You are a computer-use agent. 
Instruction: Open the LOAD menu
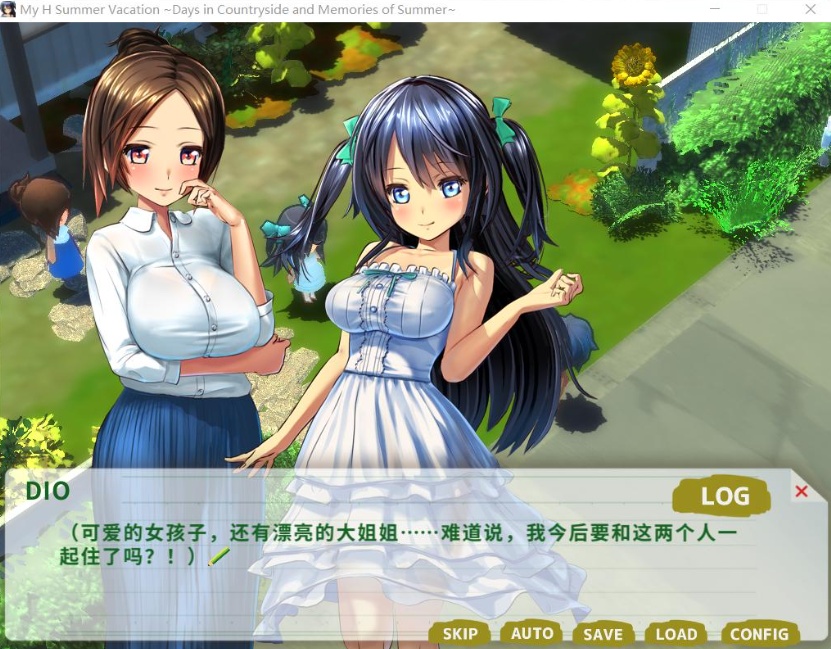point(676,633)
